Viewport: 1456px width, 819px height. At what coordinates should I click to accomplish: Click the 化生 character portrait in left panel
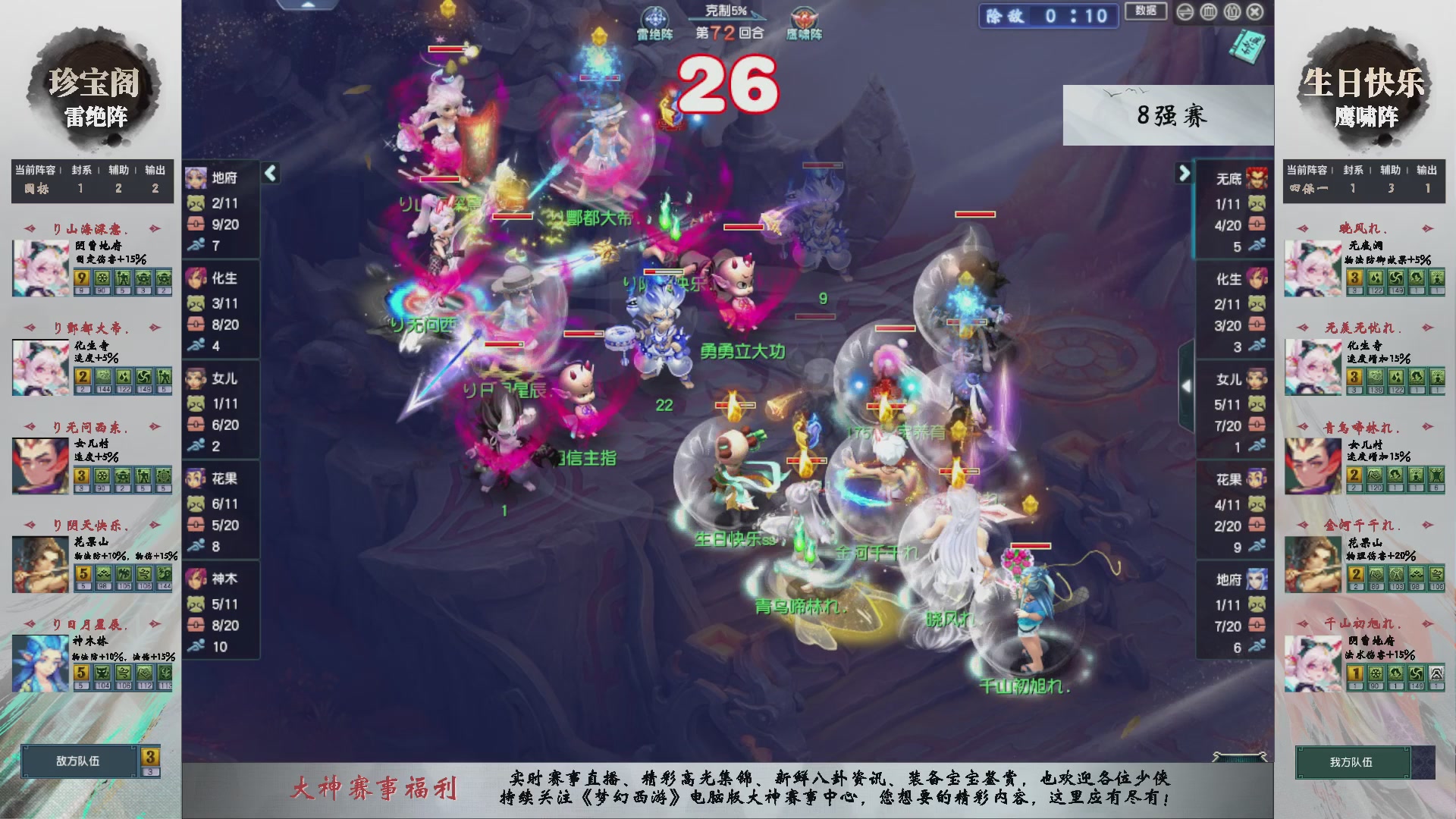196,279
